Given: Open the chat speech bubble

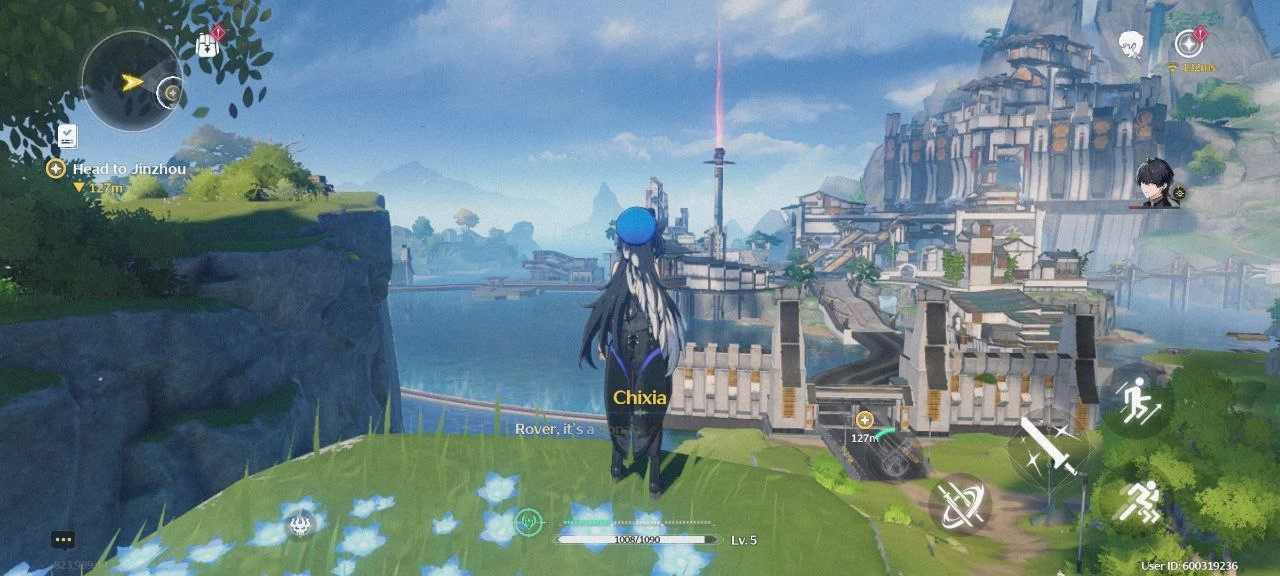Looking at the screenshot, I should 63,540.
